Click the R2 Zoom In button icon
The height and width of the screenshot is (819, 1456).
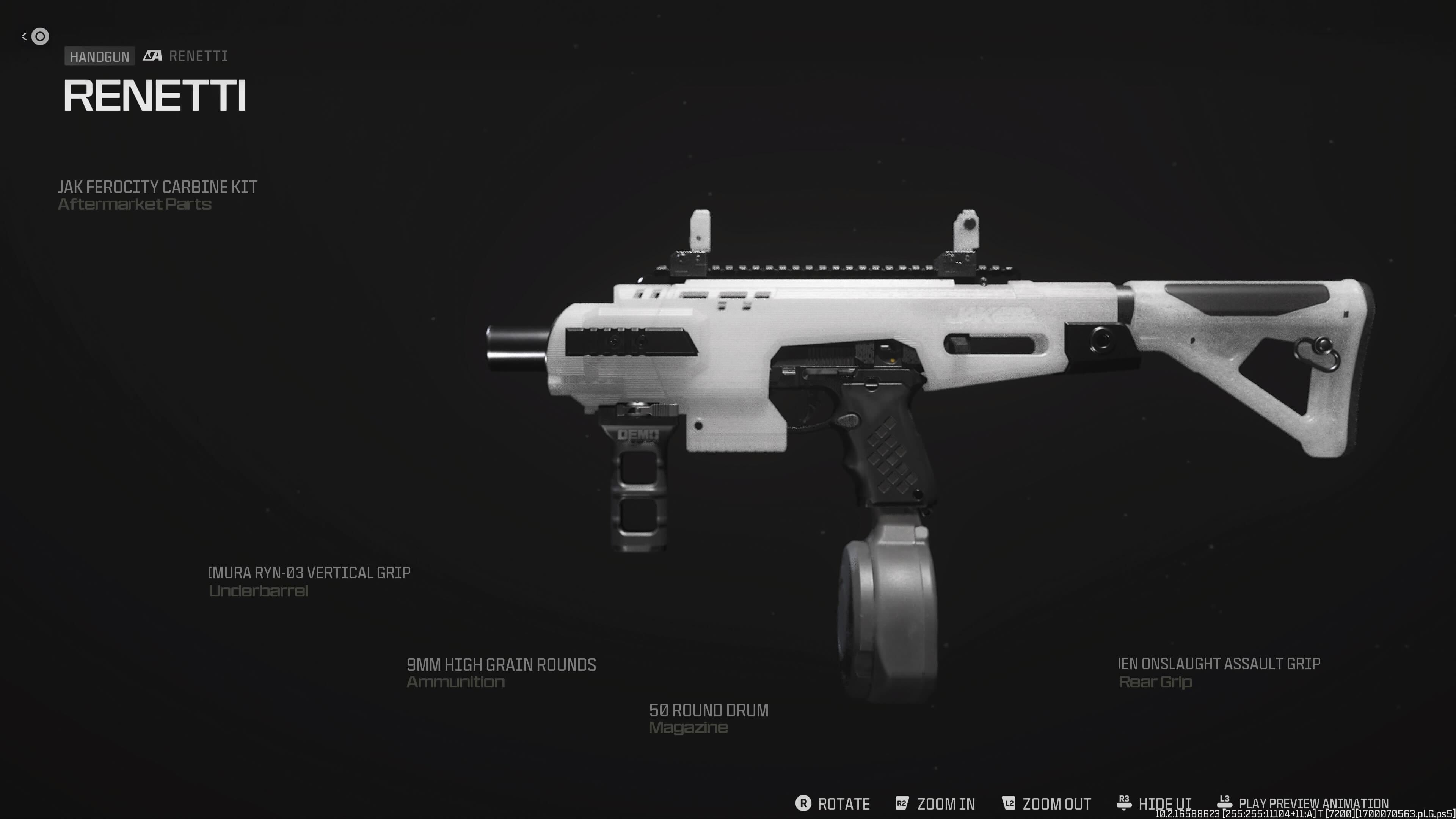pos(902,803)
